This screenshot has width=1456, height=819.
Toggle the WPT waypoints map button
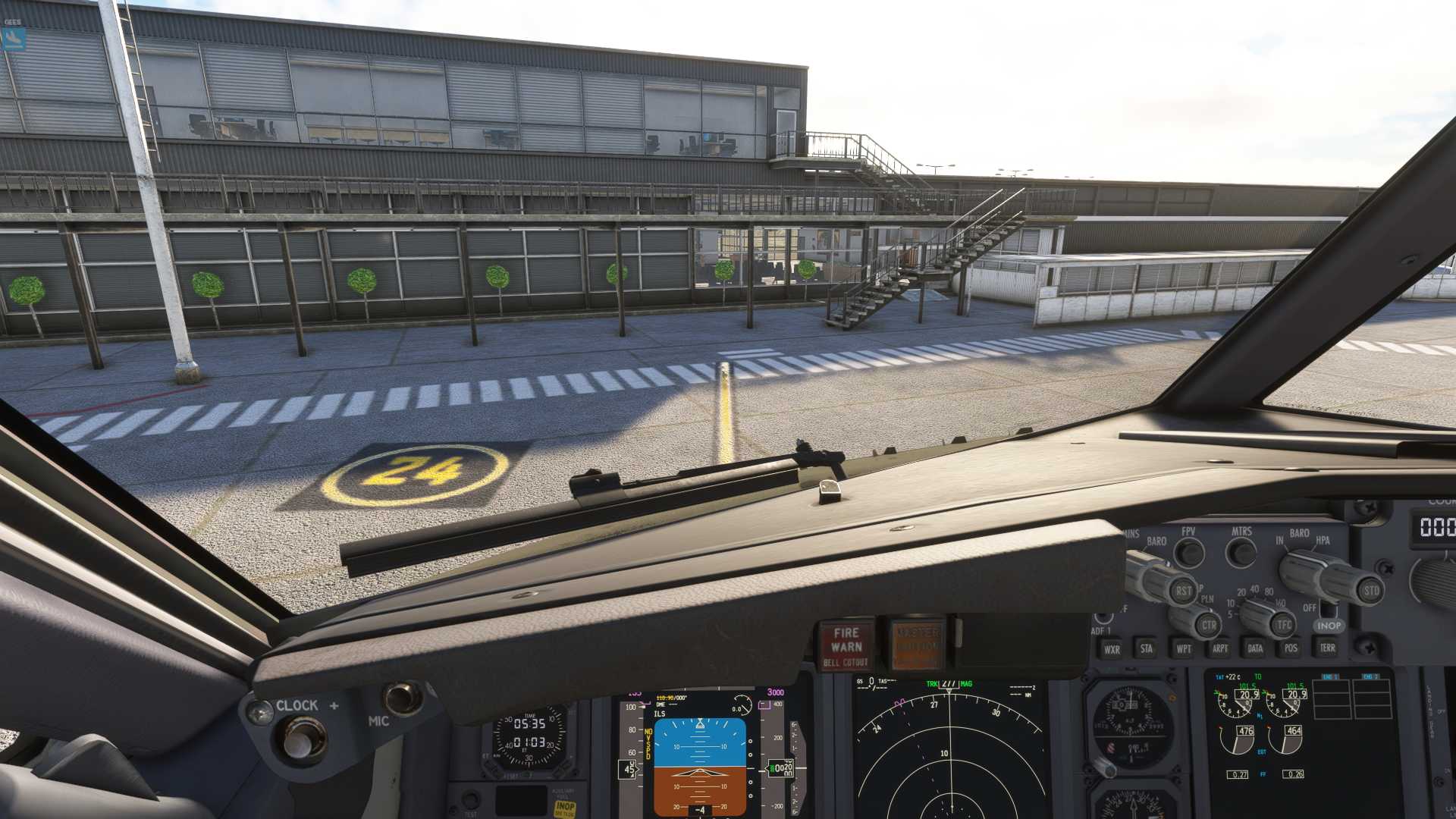(x=1183, y=648)
